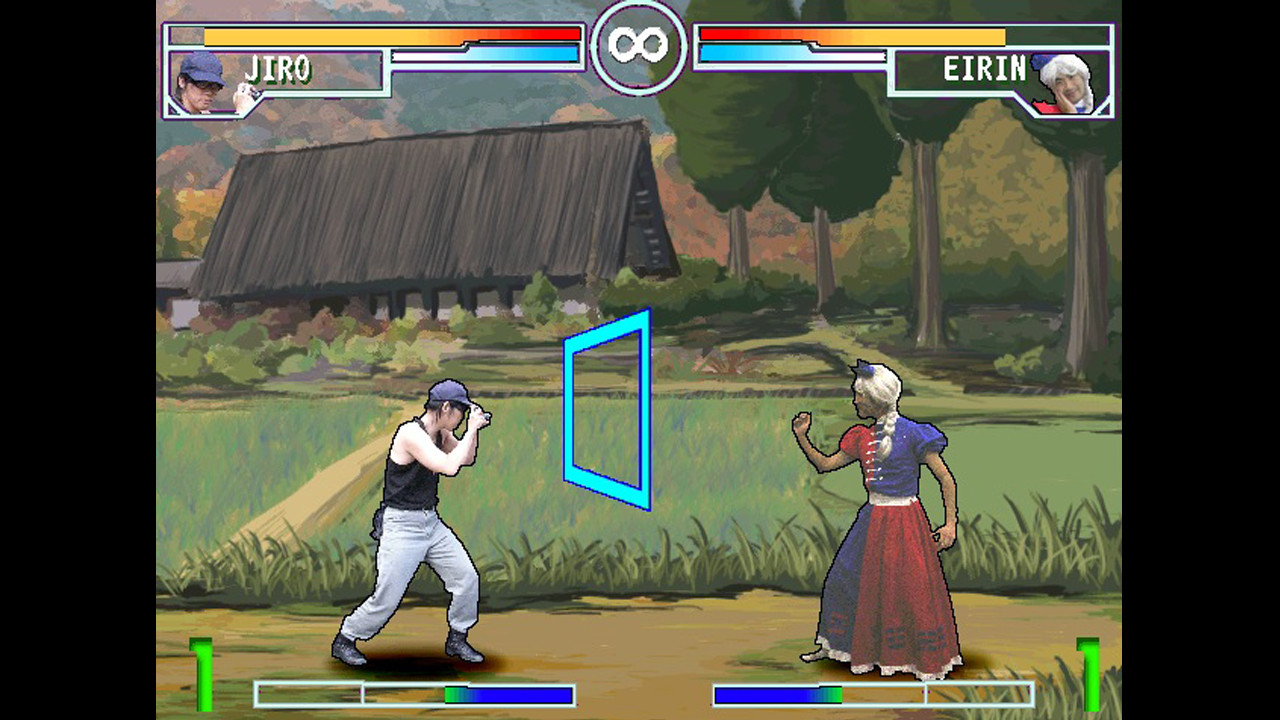Image resolution: width=1280 pixels, height=720 pixels.
Task: Expand the left bottom power gauge frame
Action: pyautogui.click(x=415, y=690)
